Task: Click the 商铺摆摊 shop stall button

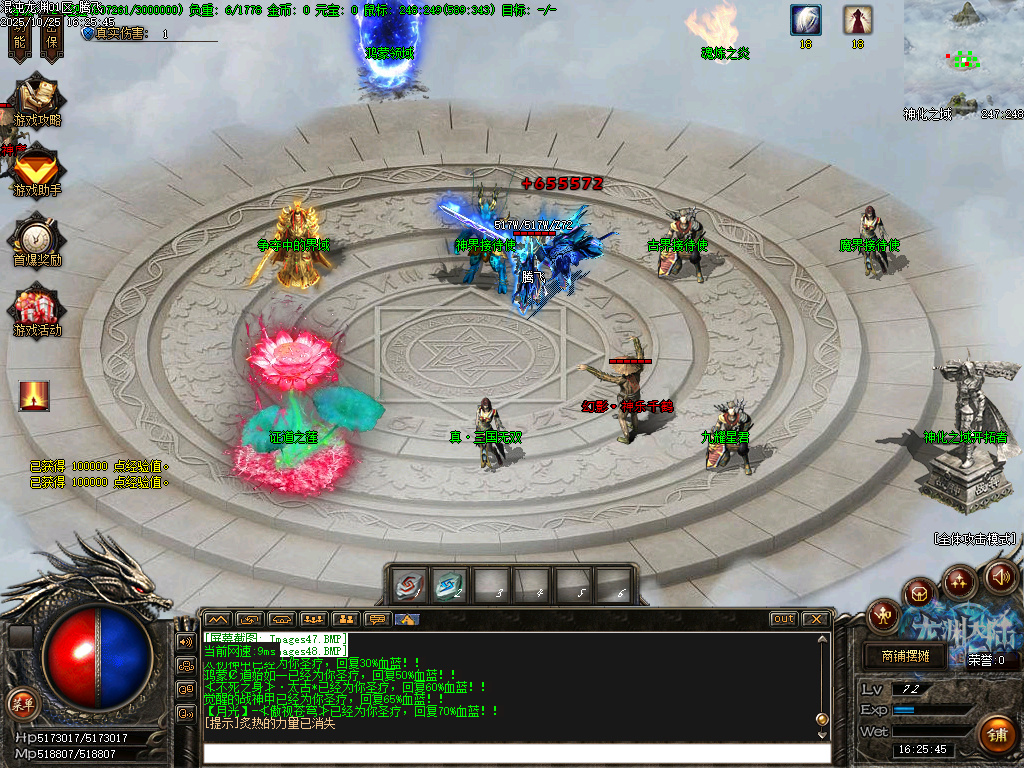Action: tap(905, 657)
